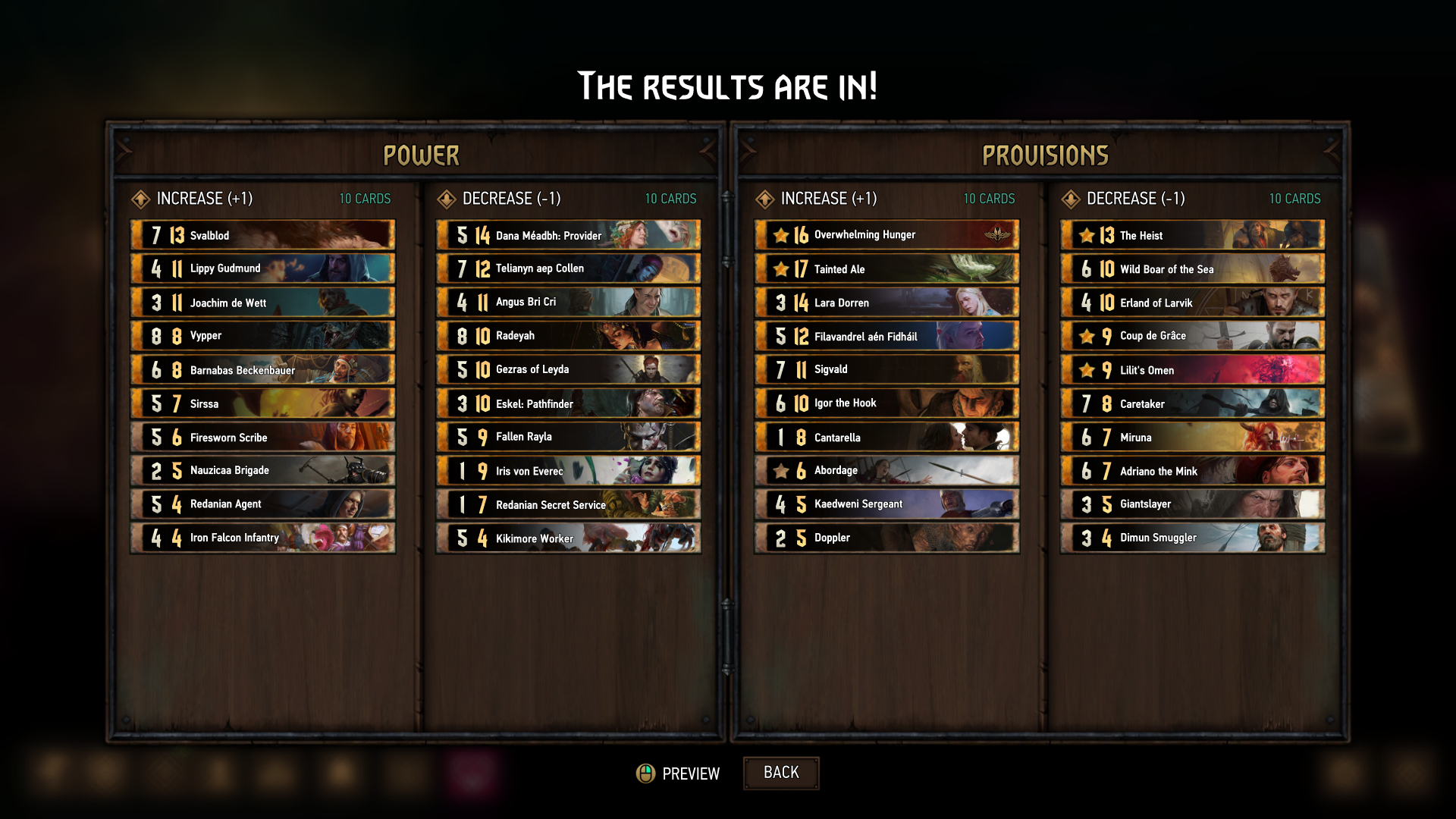1456x819 pixels.
Task: Click The Heist card entry
Action: [x=1192, y=235]
